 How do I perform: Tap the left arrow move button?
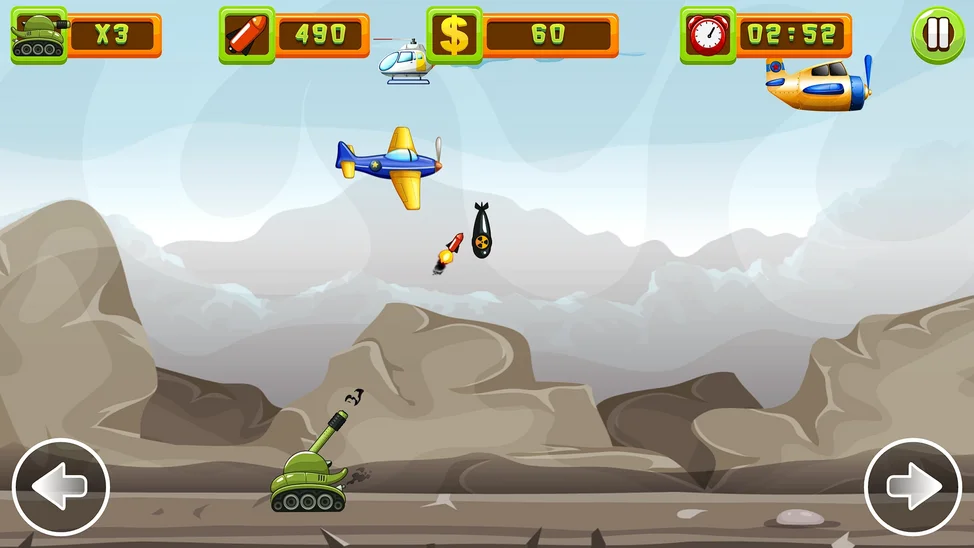(60, 487)
